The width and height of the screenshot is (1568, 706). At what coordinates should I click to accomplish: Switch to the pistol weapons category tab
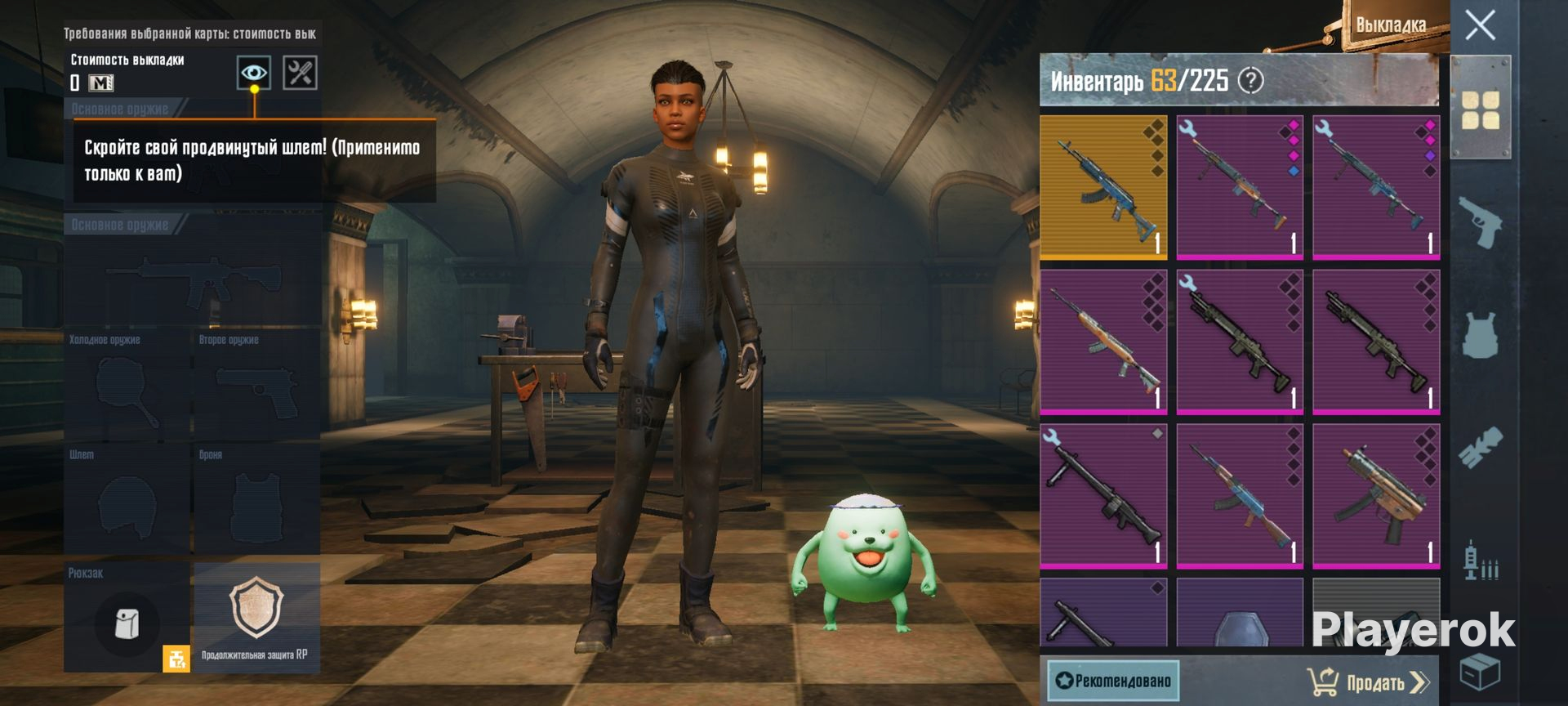point(1480,221)
